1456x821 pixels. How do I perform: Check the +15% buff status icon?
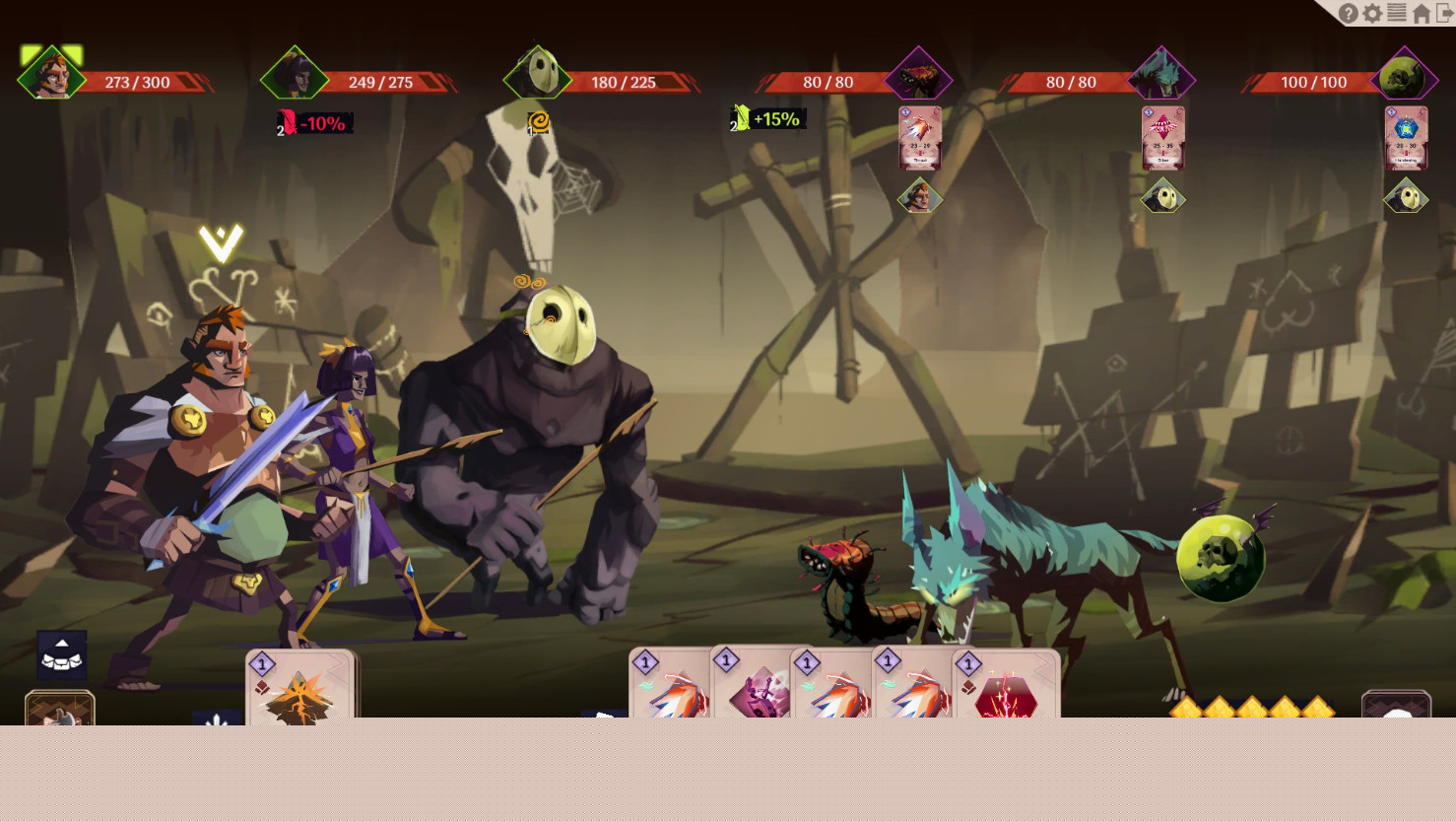tap(767, 119)
